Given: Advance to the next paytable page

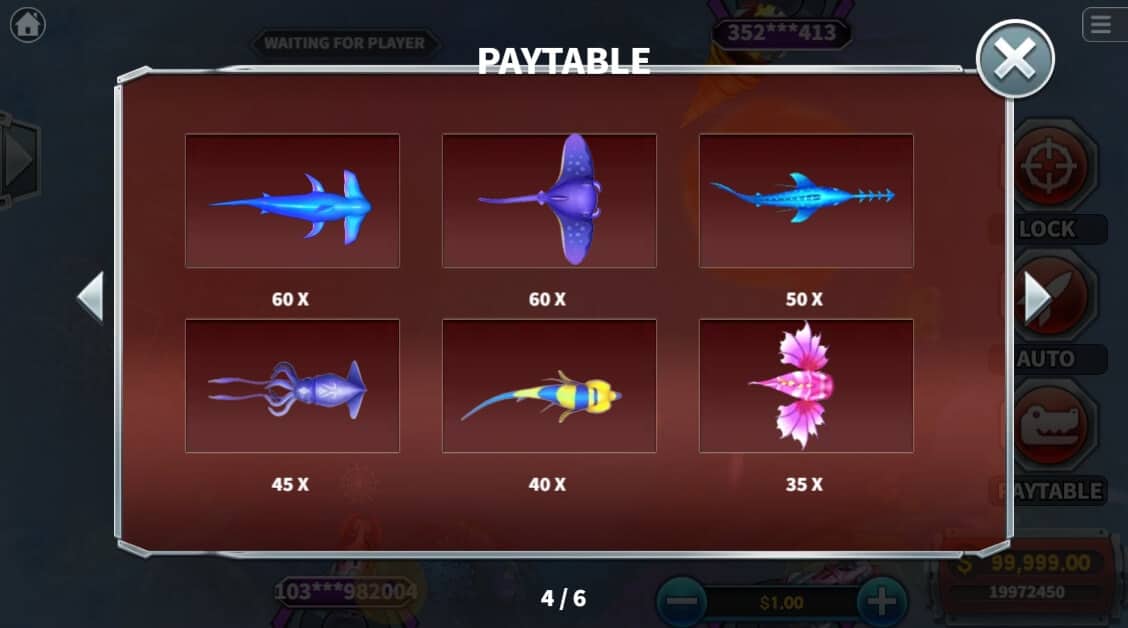Looking at the screenshot, I should point(1036,297).
